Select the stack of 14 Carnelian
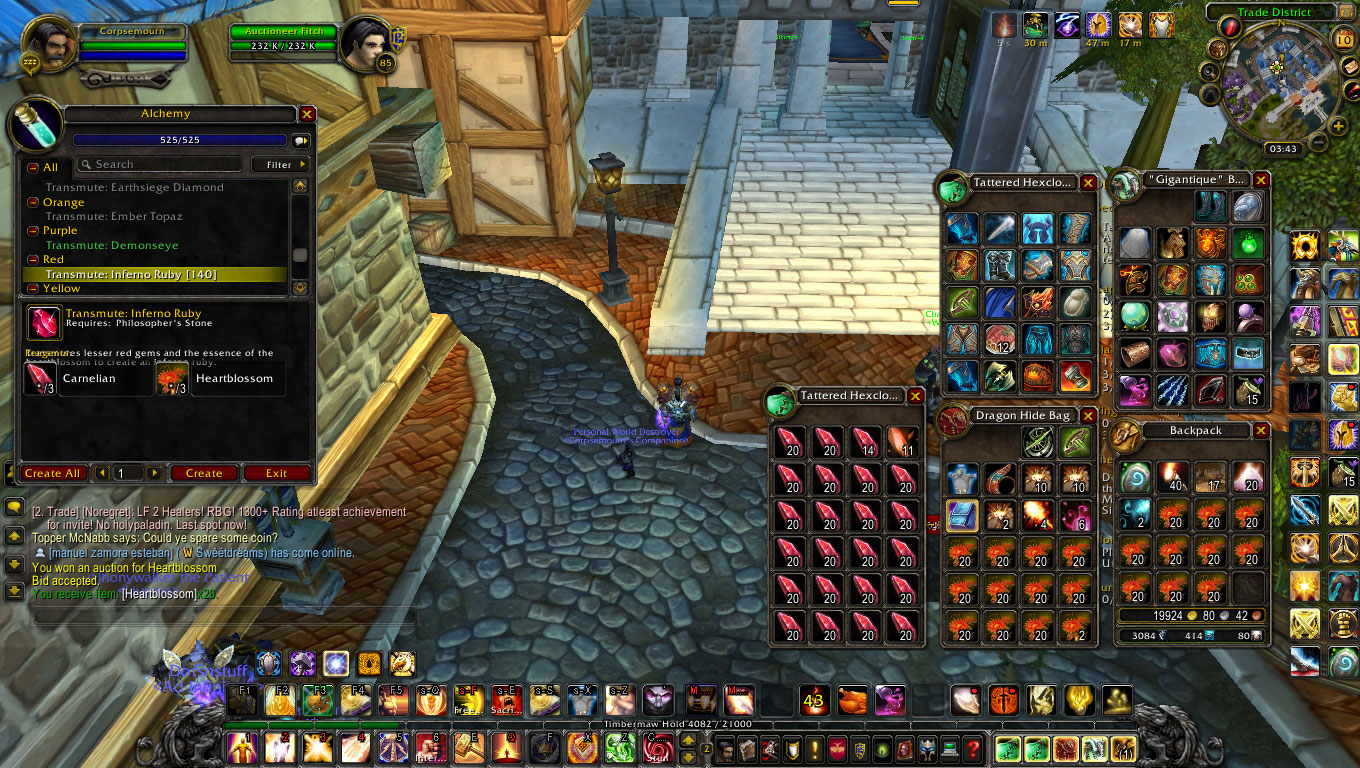The image size is (1360, 768). point(867,440)
